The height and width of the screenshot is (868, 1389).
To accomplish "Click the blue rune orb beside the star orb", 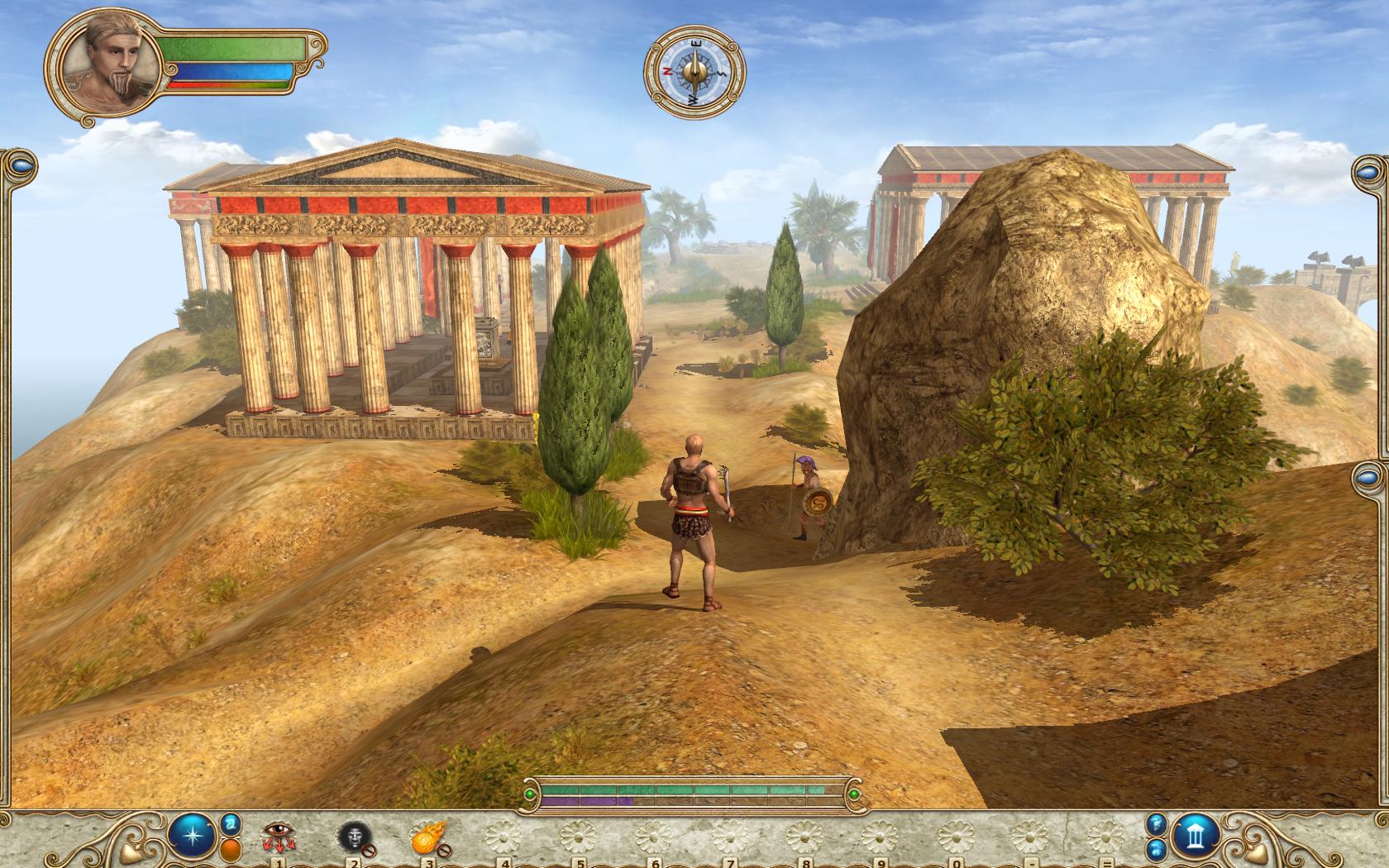I will (231, 824).
